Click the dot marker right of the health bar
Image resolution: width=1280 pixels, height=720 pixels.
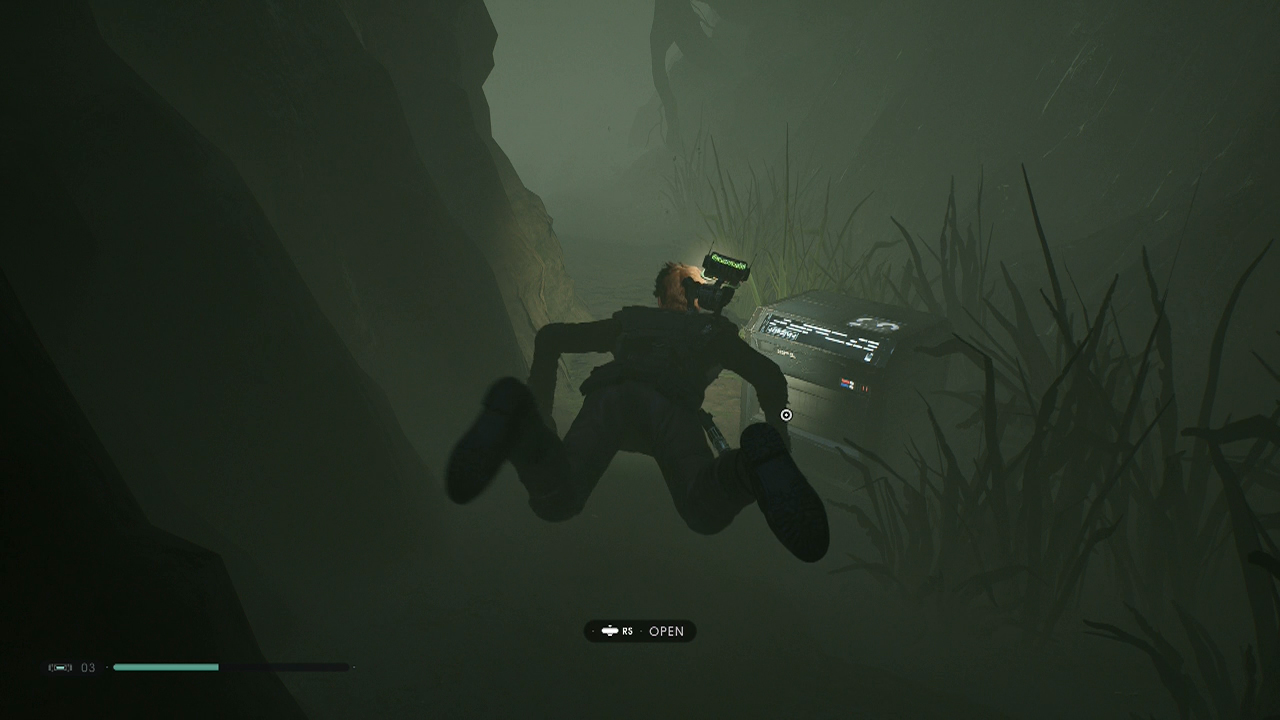pos(353,667)
